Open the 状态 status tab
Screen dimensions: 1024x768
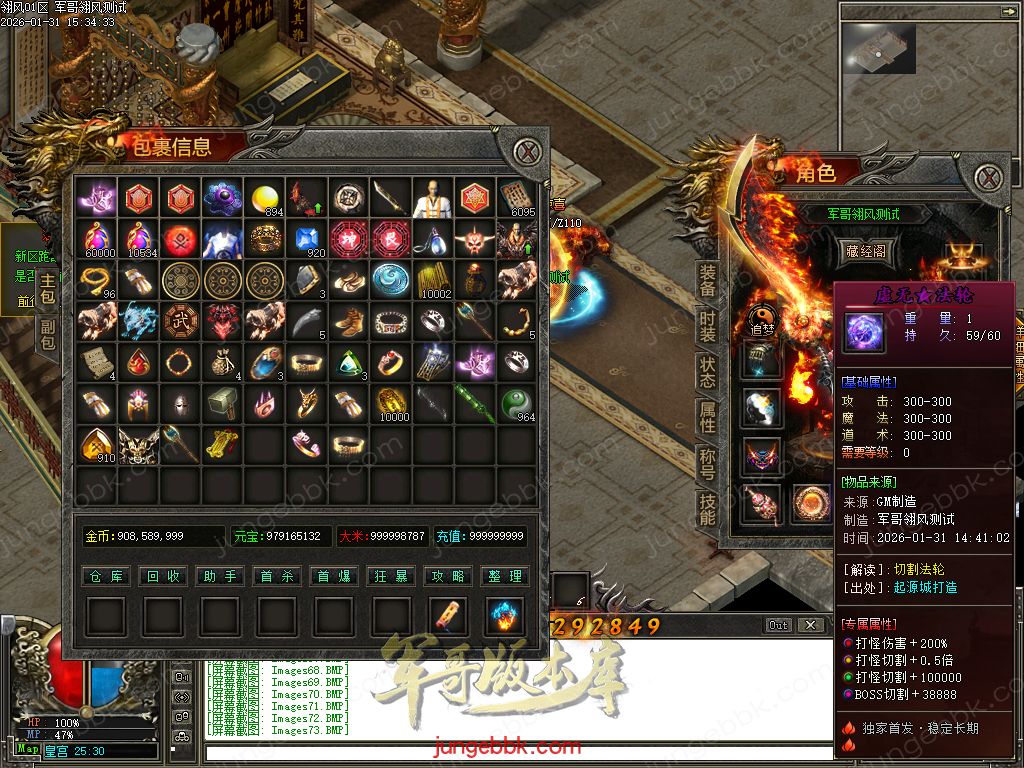point(707,372)
